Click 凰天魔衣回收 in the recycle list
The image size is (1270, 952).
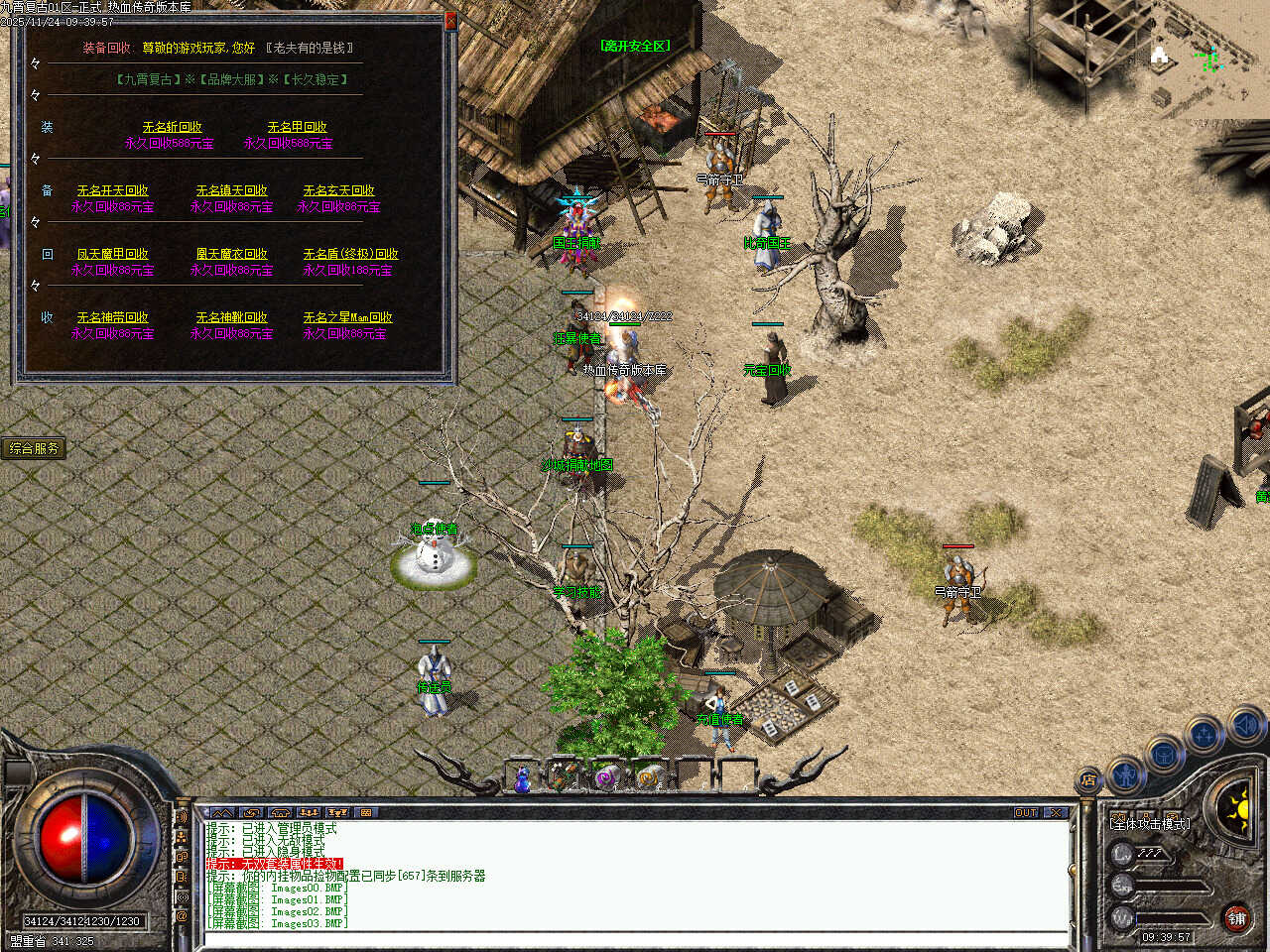231,254
